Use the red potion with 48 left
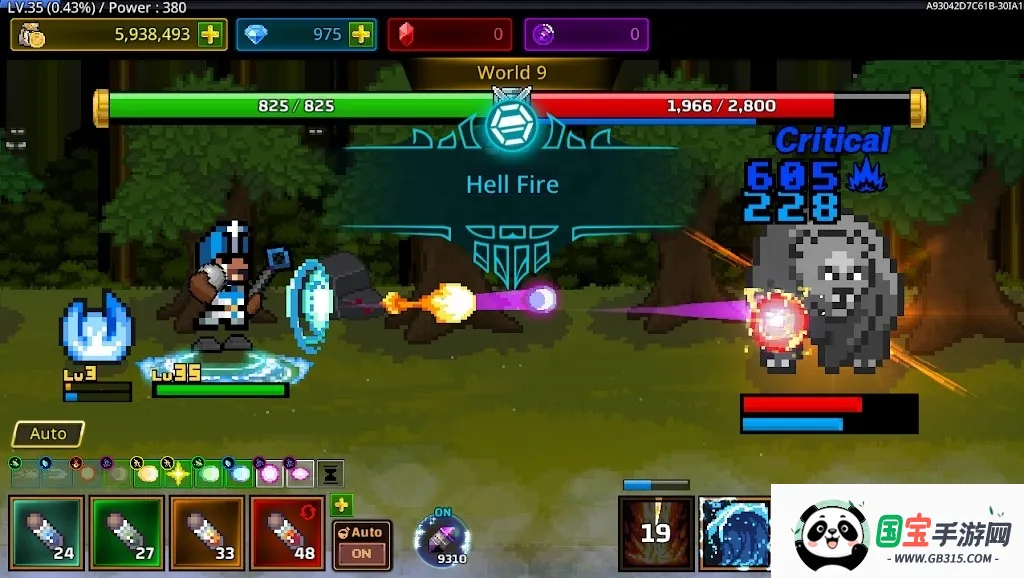1024x578 pixels. point(287,533)
